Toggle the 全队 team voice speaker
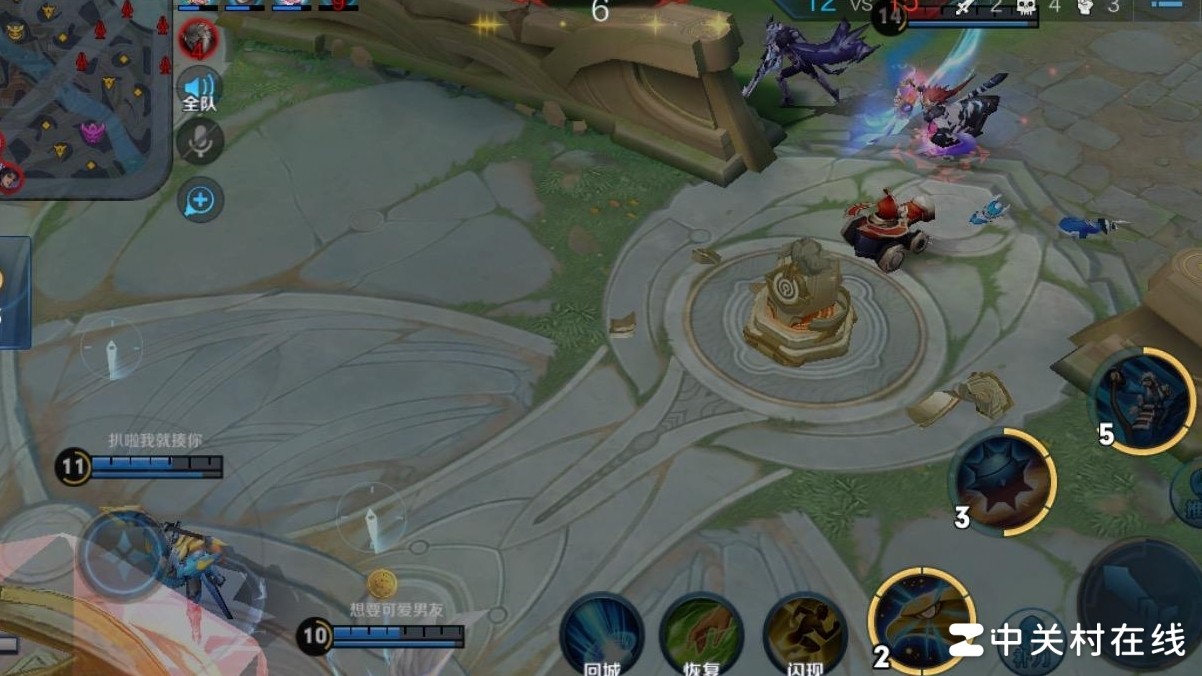This screenshot has height=676, width=1202. [199, 88]
